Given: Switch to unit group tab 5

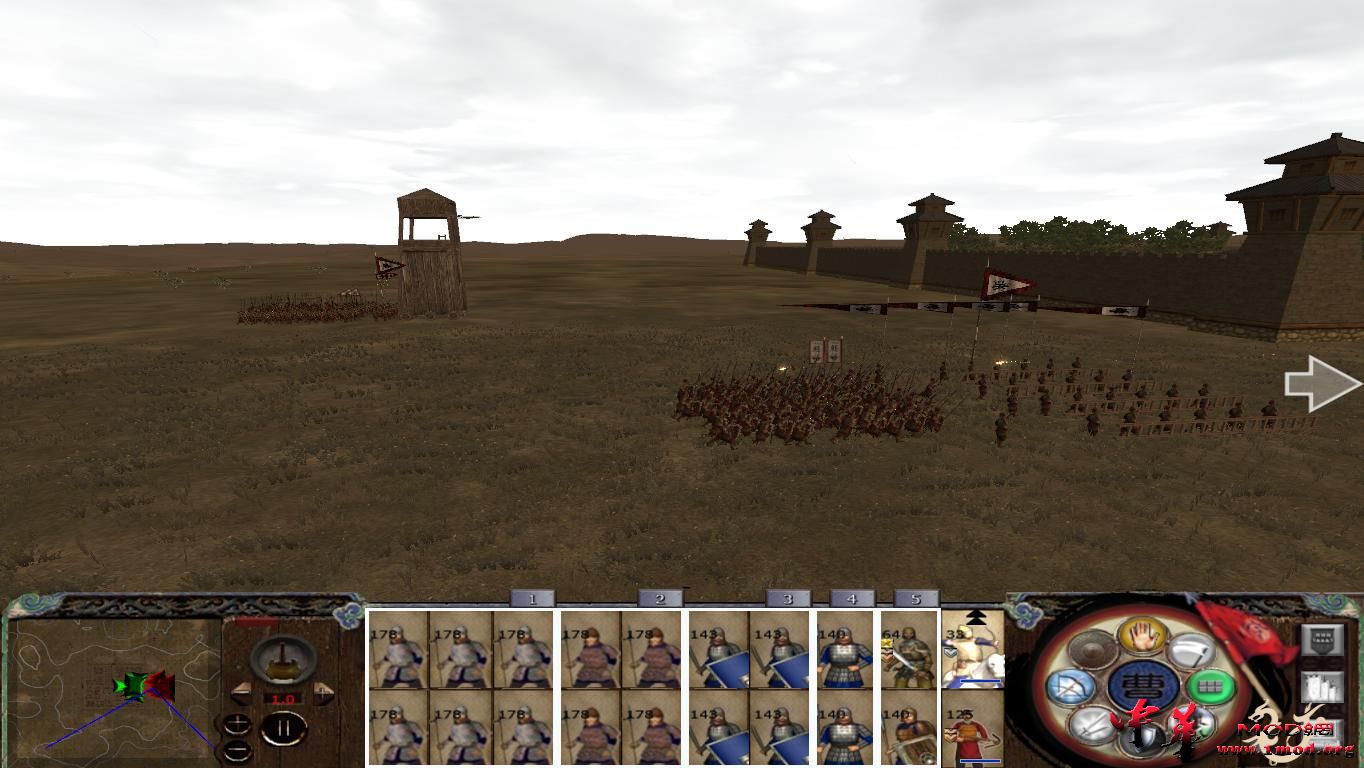Looking at the screenshot, I should click(x=914, y=597).
